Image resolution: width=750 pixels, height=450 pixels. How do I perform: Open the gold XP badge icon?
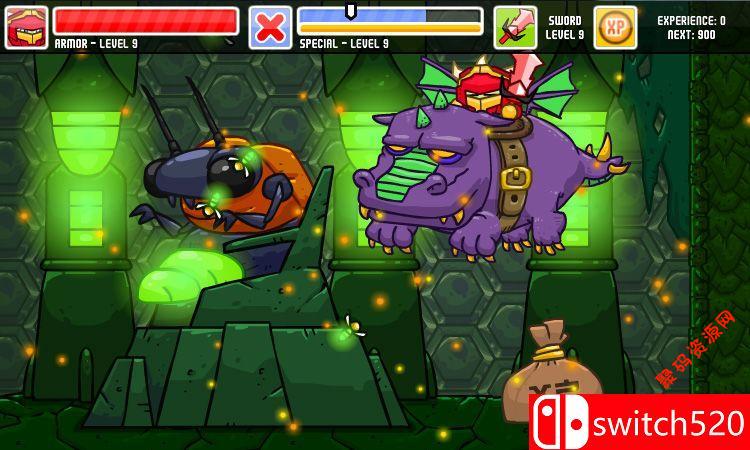[x=615, y=27]
